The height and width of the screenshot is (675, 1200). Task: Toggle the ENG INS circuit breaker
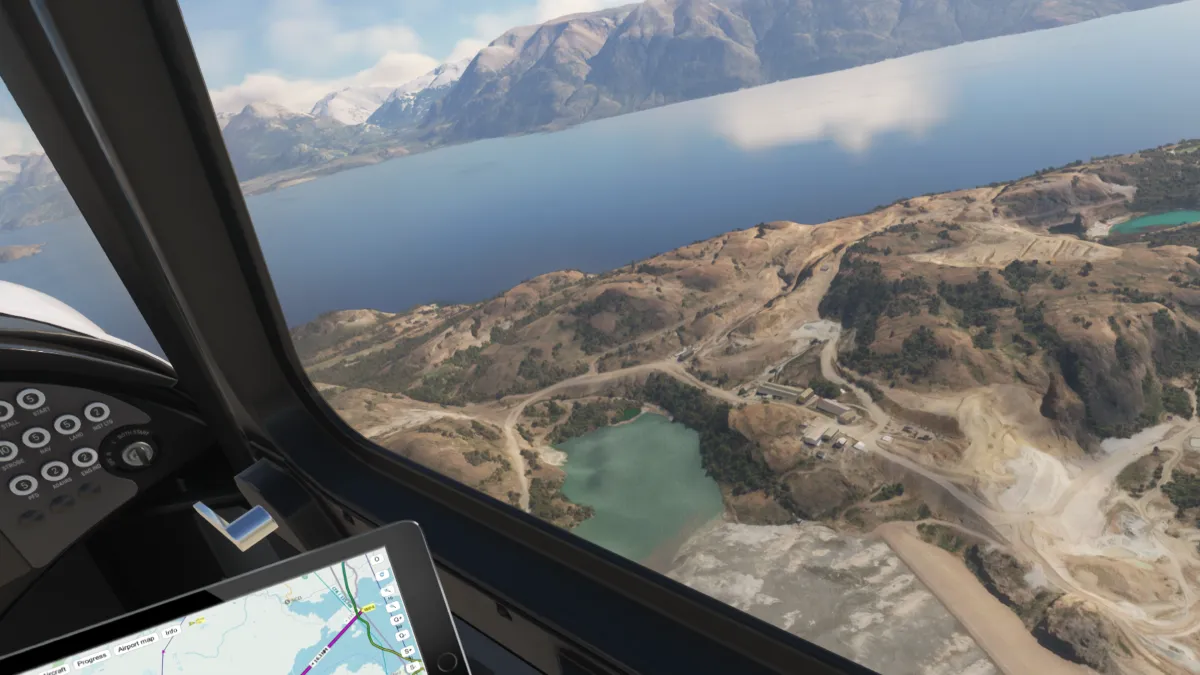[85, 458]
